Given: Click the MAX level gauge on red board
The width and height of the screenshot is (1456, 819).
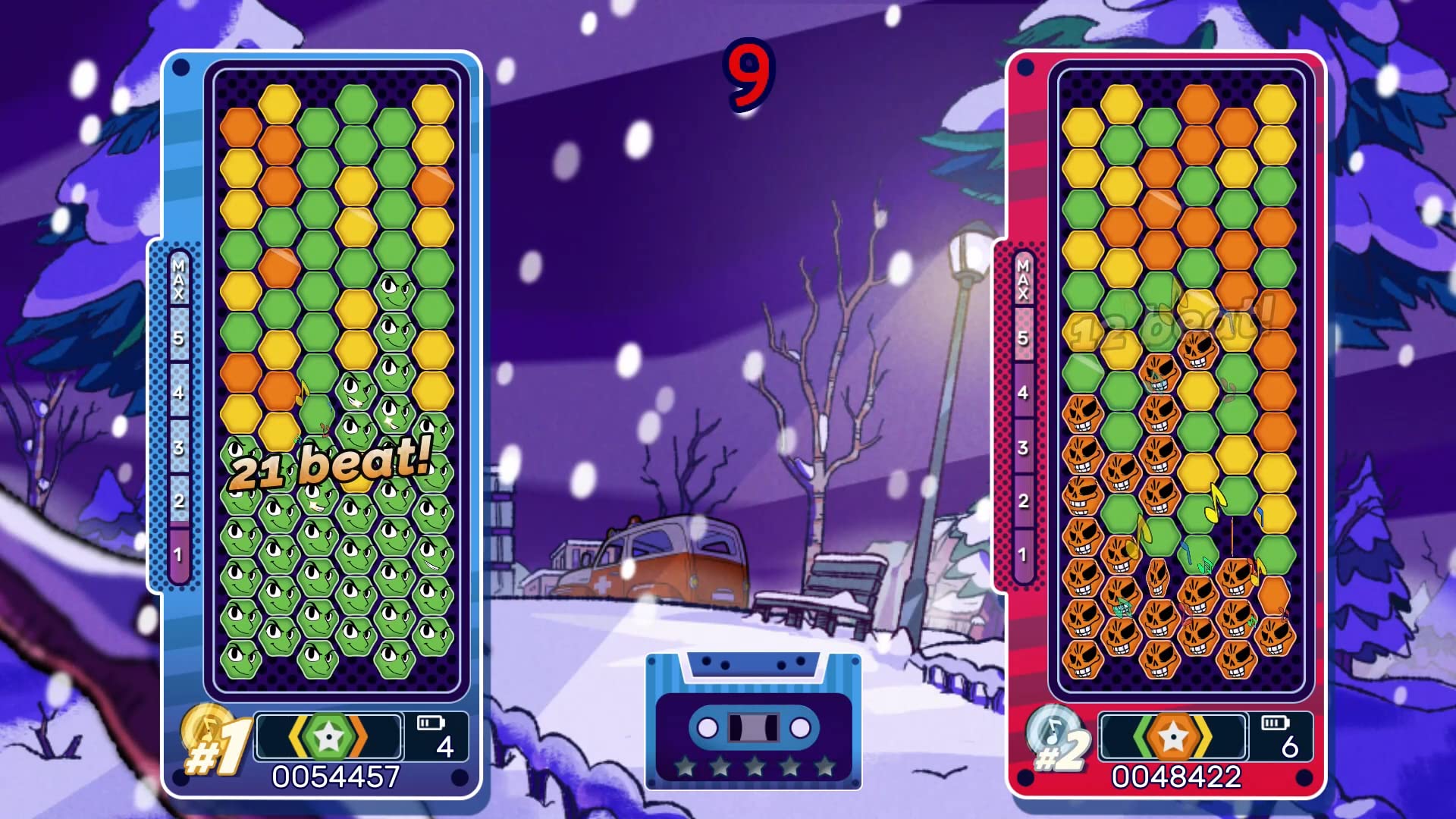Looking at the screenshot, I should point(1023,417).
